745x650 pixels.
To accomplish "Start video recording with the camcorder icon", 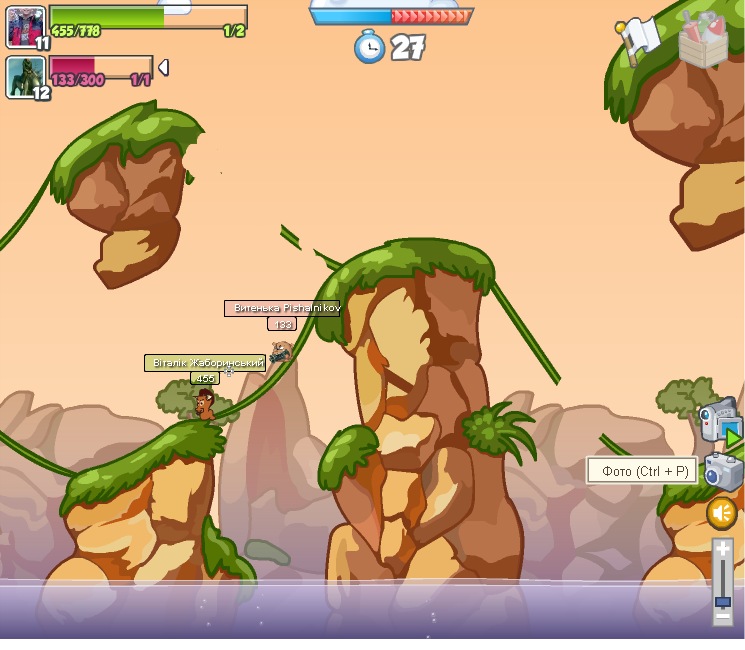I will (719, 424).
